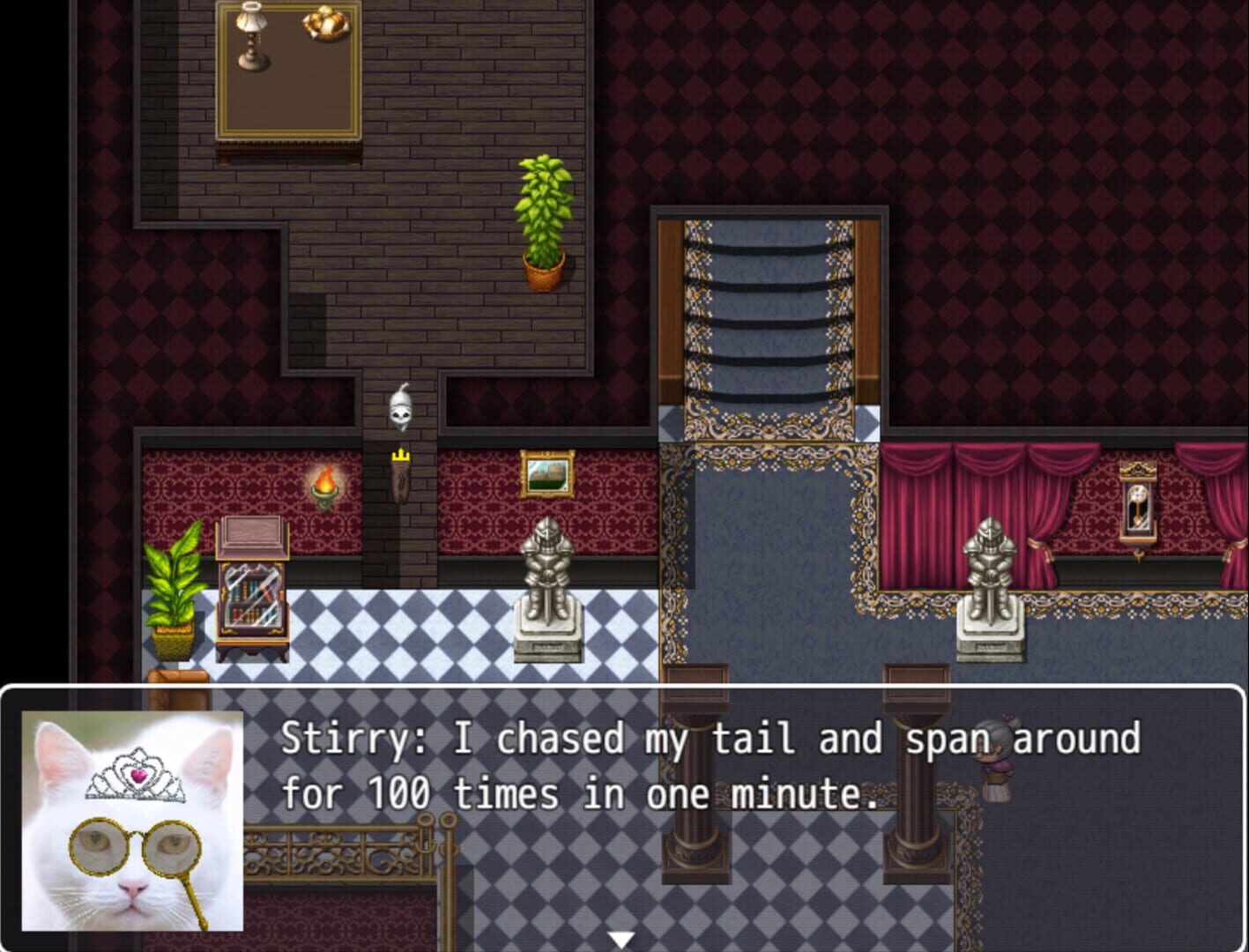Click the left stone pillar

692,837
